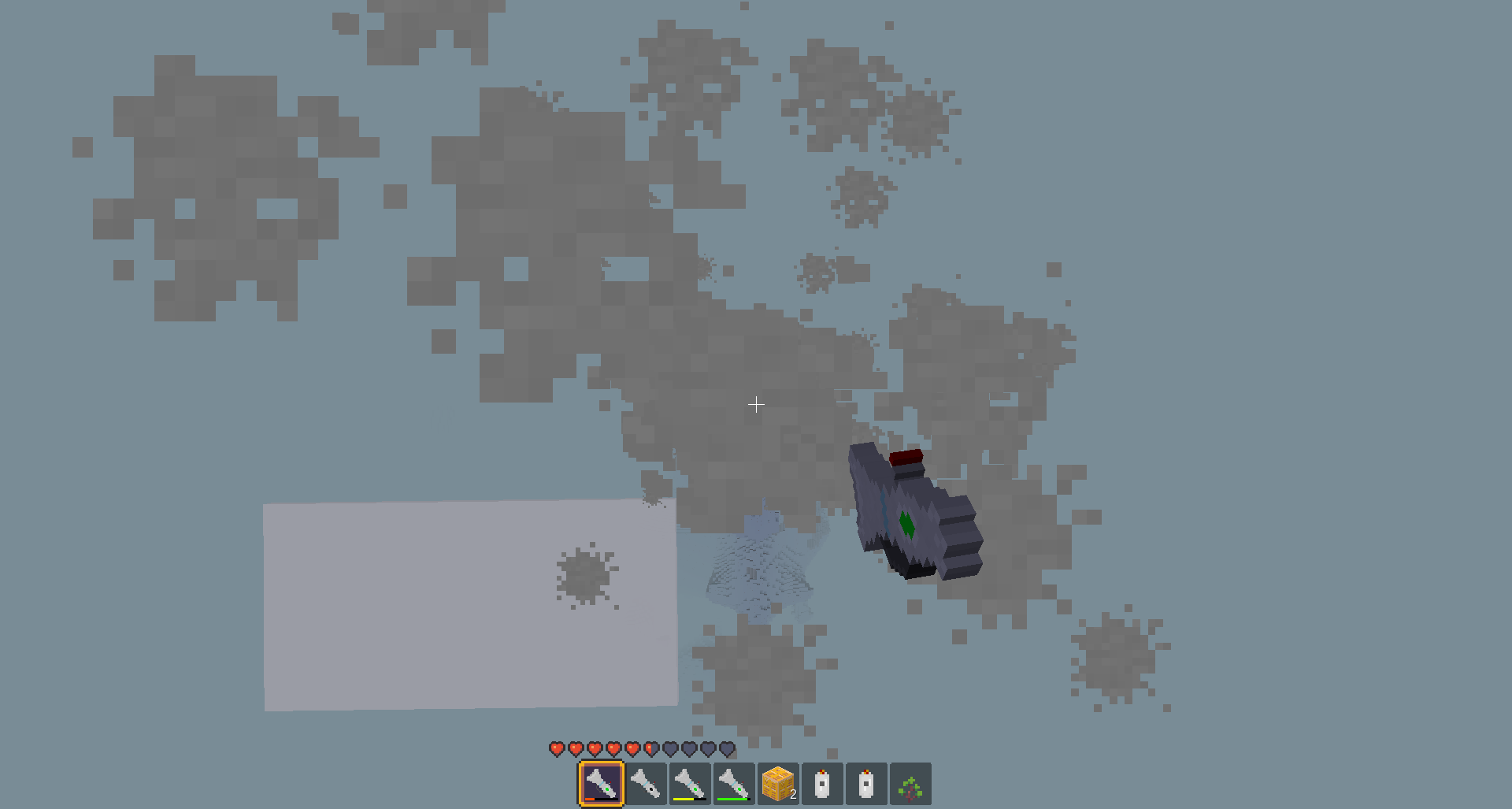Image resolution: width=1512 pixels, height=809 pixels.
Task: Select the yellow block stack of 2
Action: pos(778,784)
